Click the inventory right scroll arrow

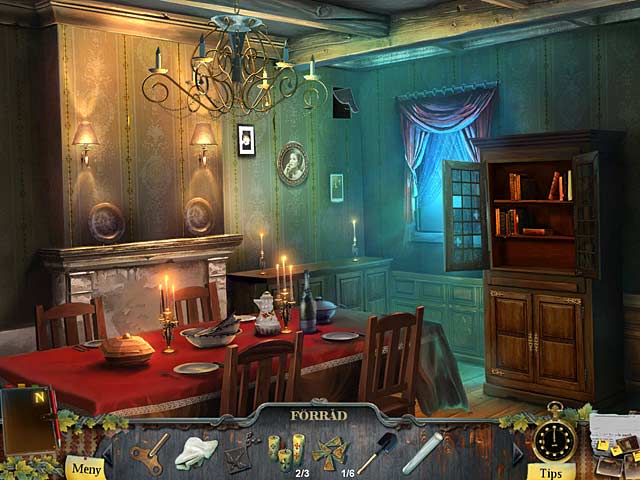(517, 454)
